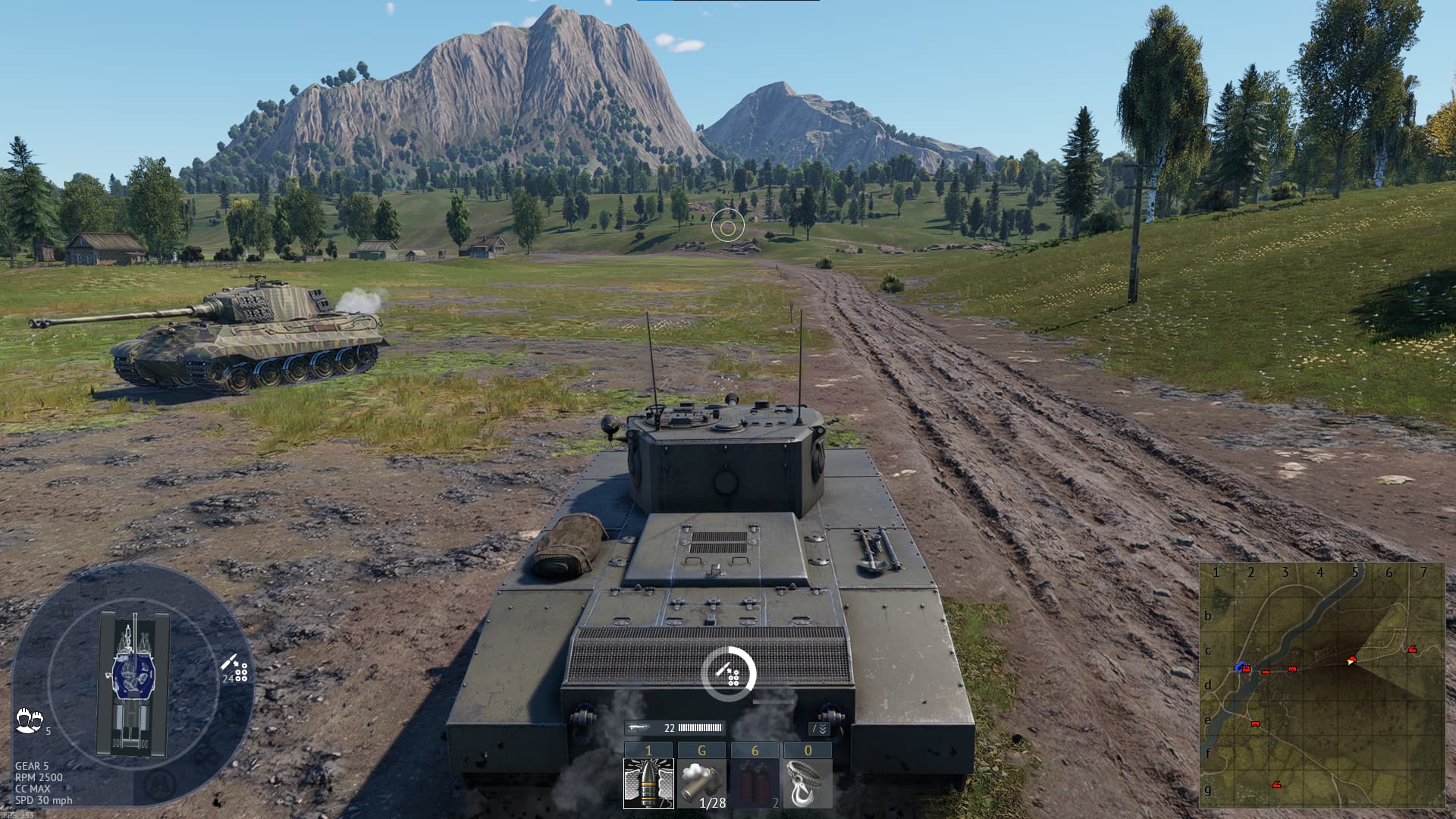Fire the smoke grenade launcher

coord(701,783)
